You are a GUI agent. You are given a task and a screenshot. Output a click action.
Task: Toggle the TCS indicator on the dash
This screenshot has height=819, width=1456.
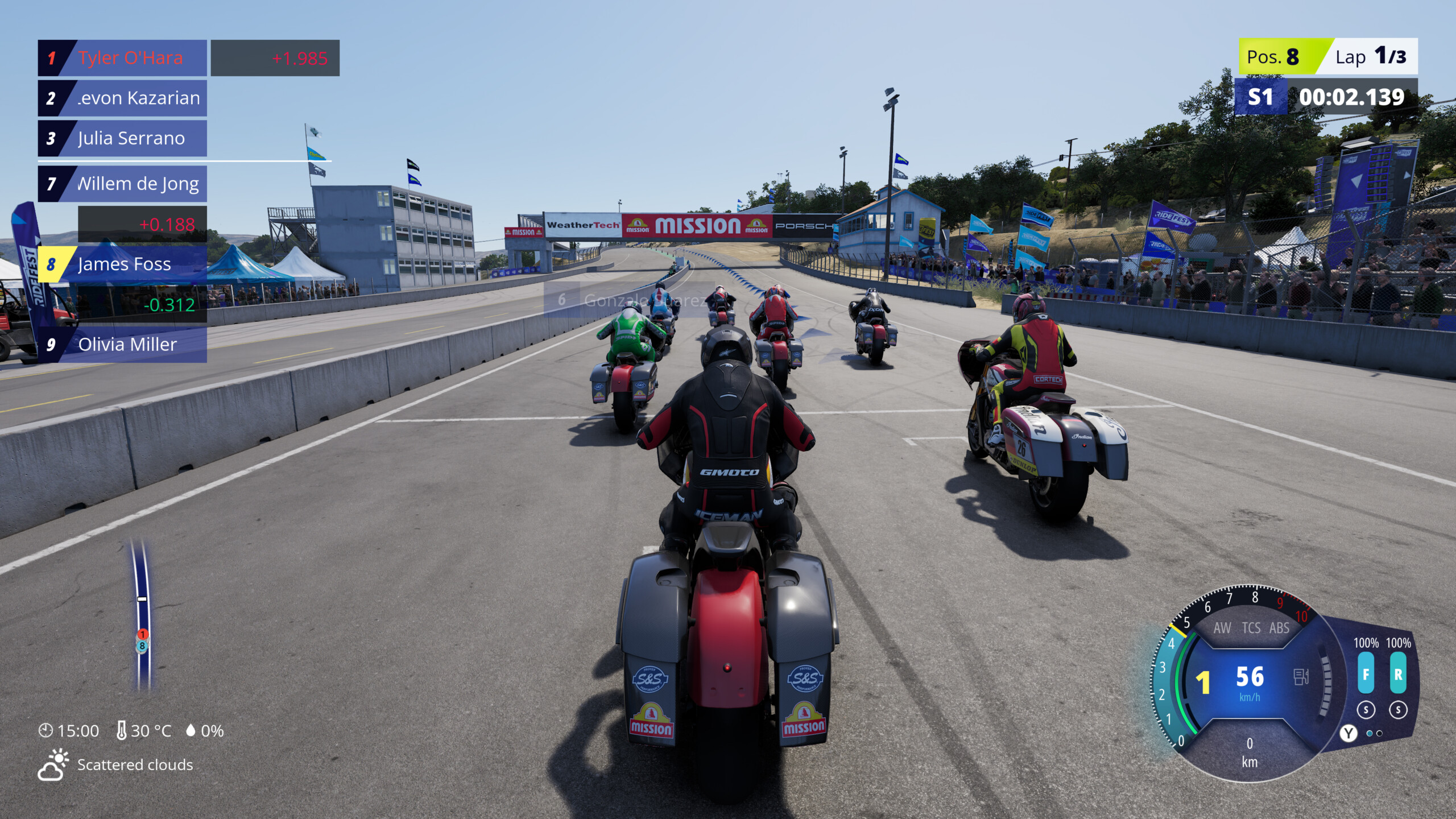pos(1251,628)
